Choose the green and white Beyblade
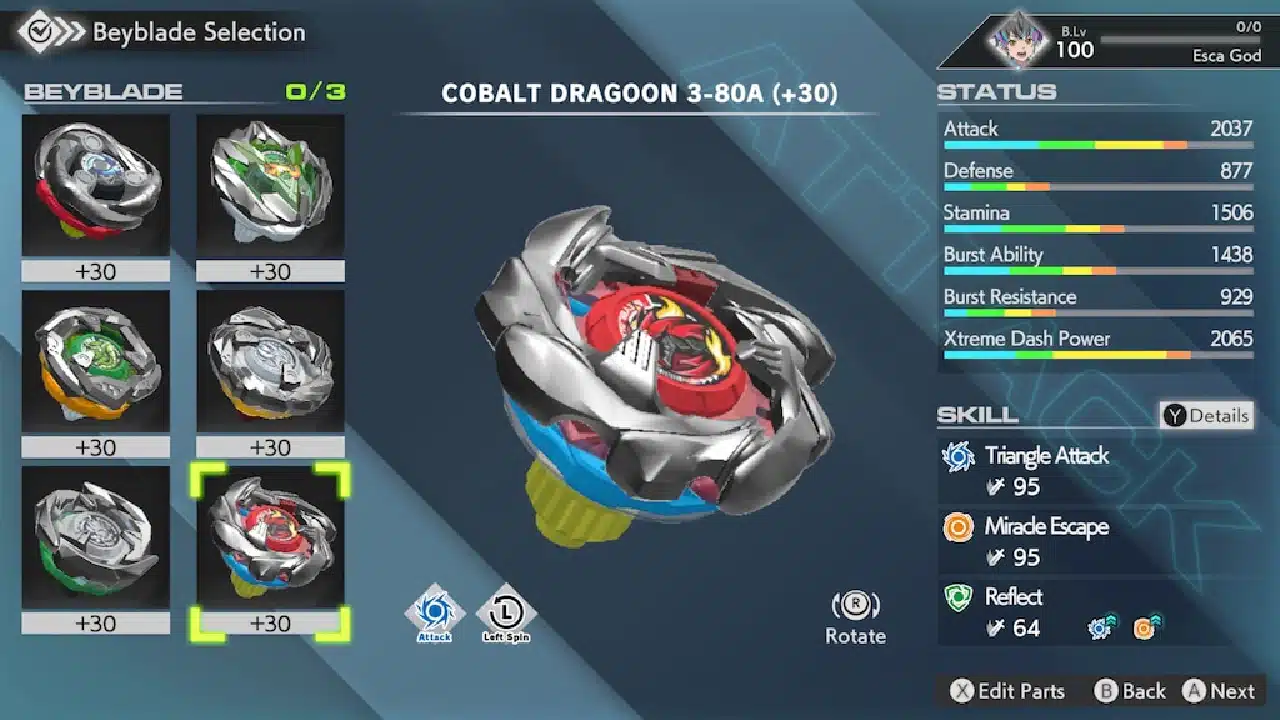Screen dimensions: 1280x720 [270, 185]
